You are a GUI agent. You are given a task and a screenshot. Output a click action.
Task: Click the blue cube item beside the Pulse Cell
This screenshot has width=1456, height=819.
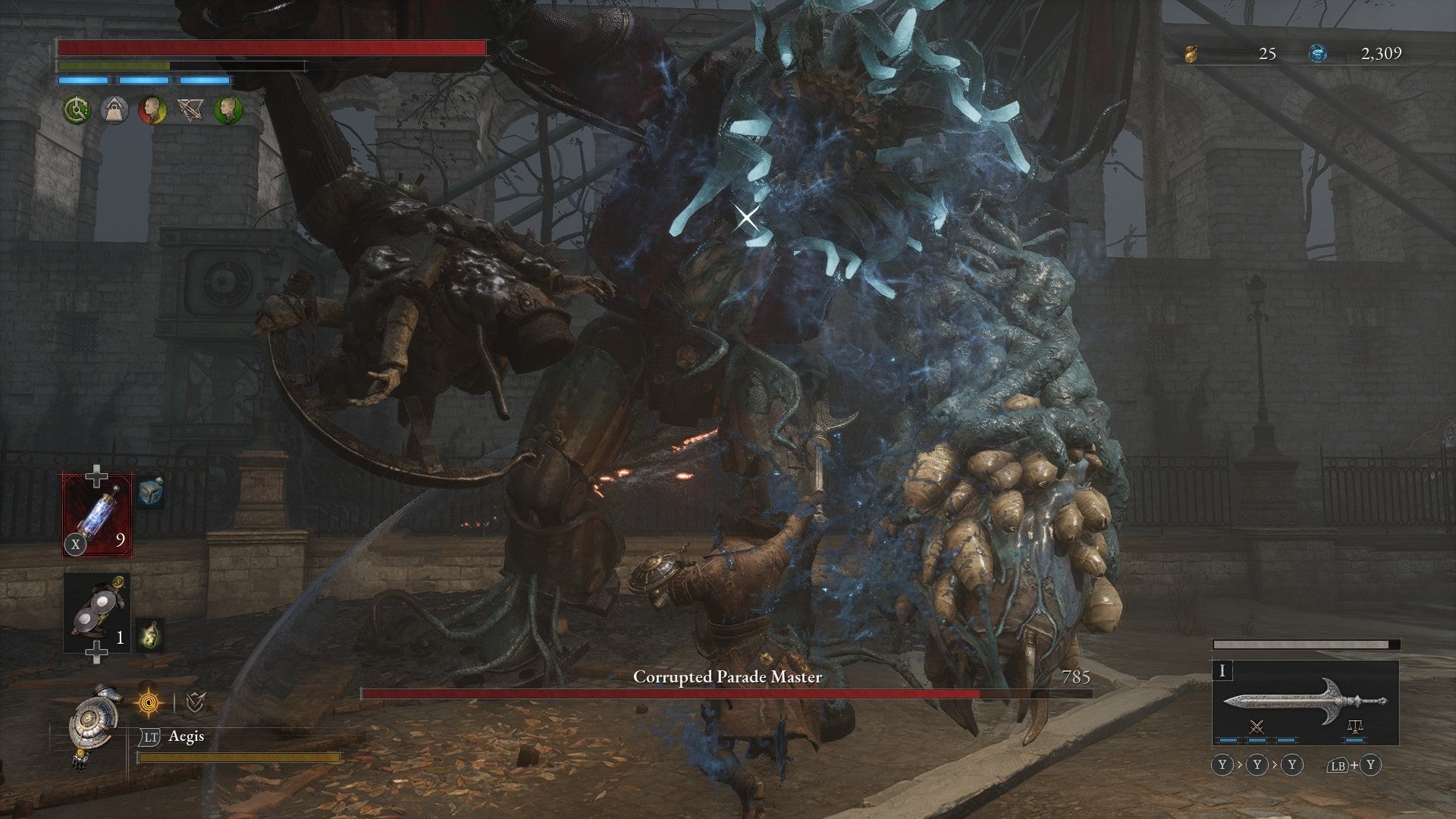point(151,493)
